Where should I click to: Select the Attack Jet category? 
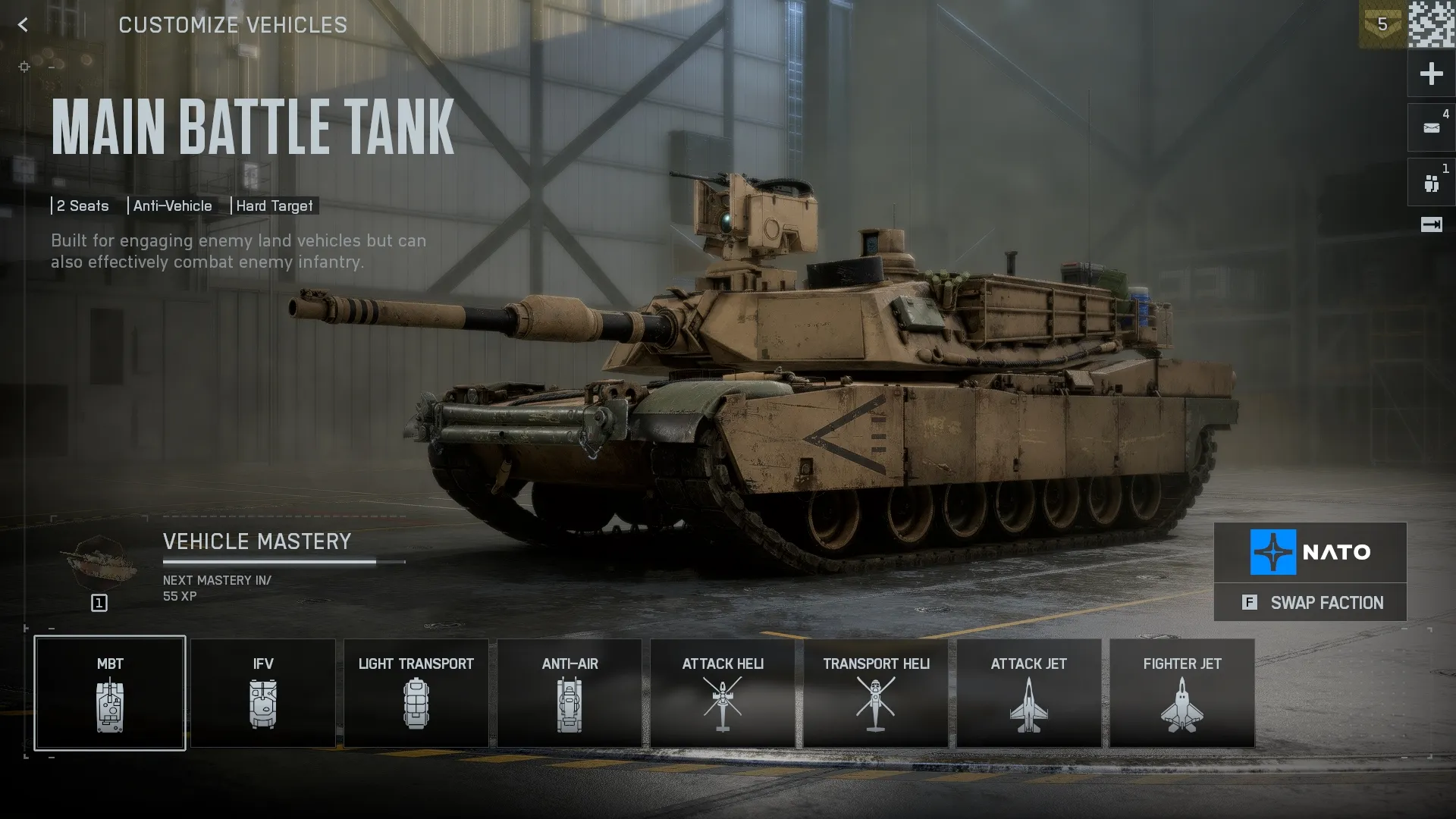click(x=1028, y=692)
